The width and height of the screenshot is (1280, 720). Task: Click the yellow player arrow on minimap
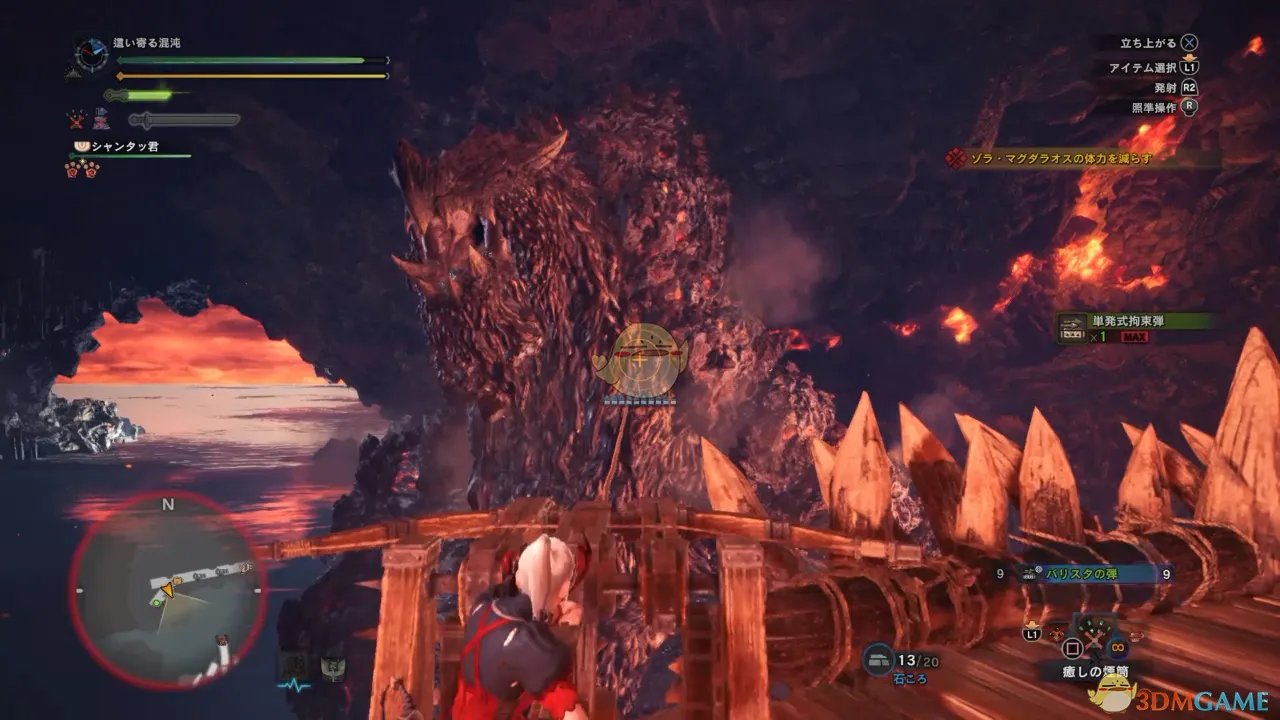tap(167, 592)
